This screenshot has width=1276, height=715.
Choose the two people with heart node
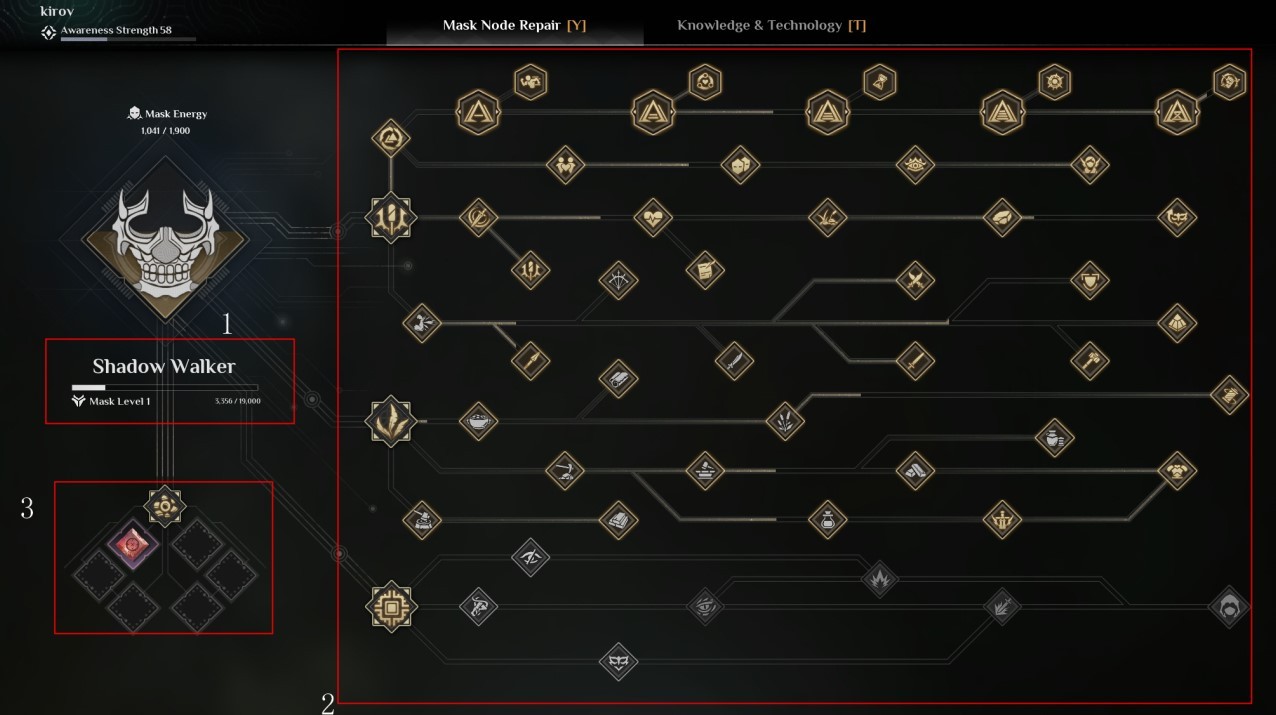(565, 165)
